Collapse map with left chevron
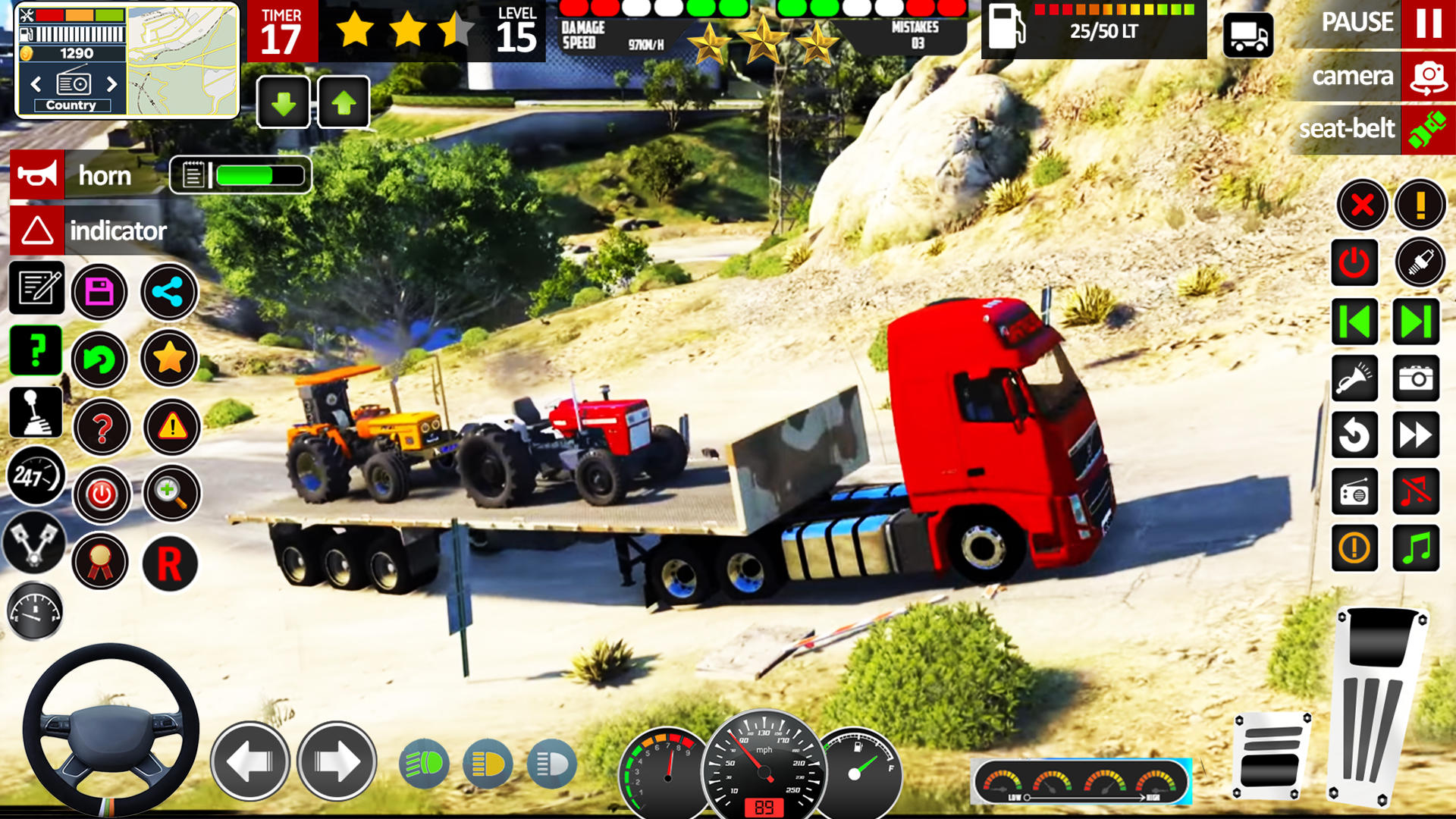 (x=36, y=83)
